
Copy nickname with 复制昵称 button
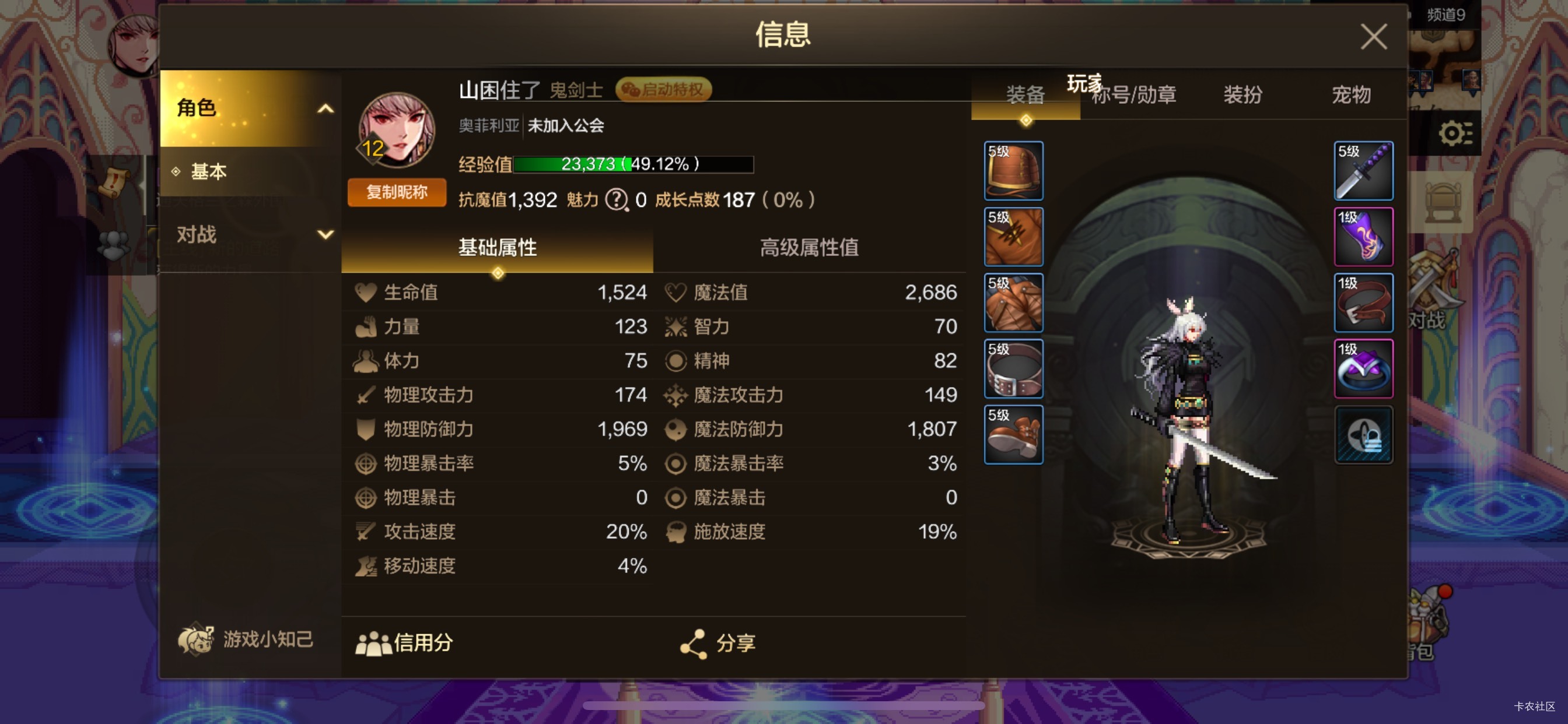click(396, 193)
